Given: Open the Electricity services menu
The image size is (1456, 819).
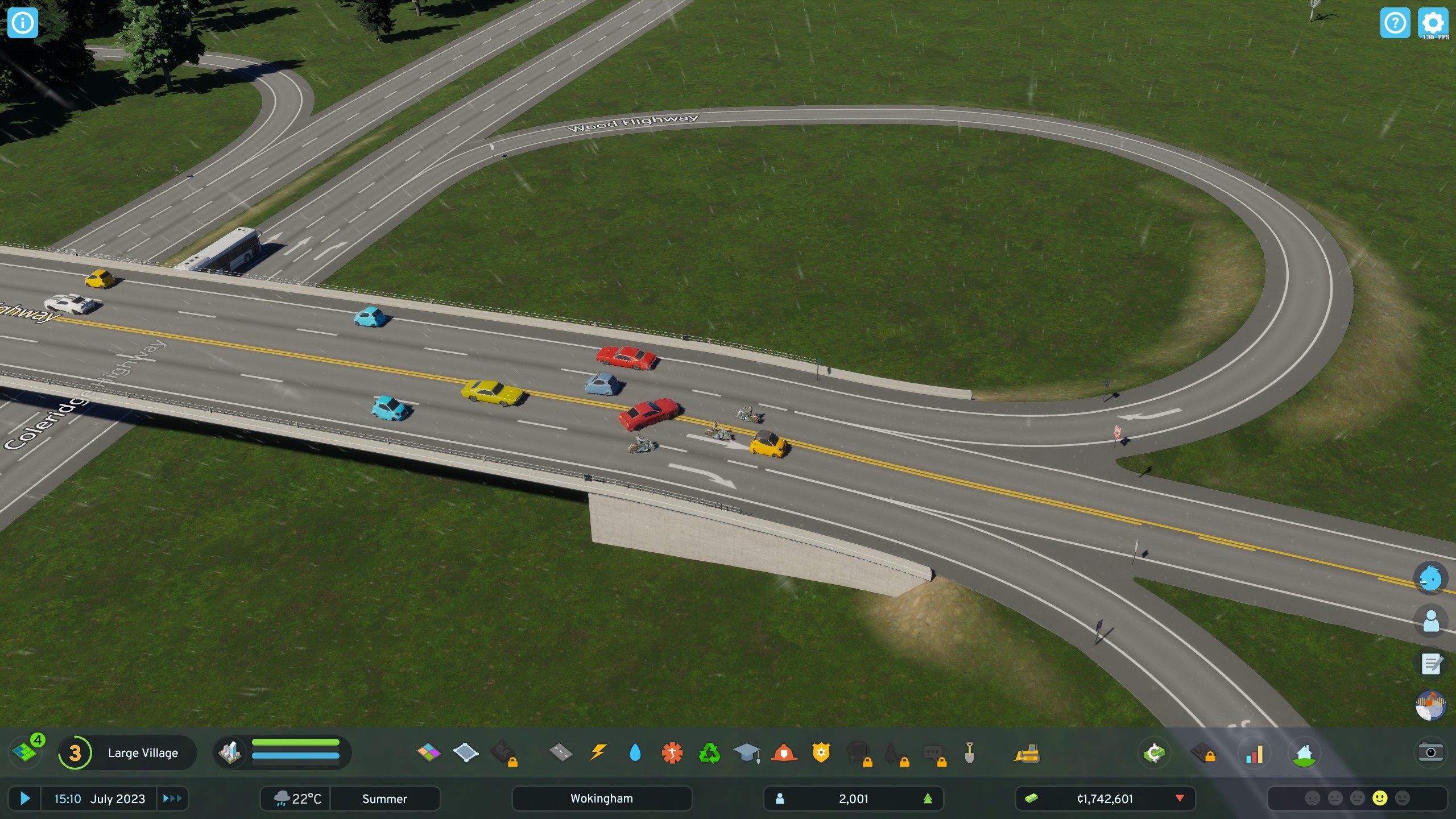Looking at the screenshot, I should (x=597, y=752).
